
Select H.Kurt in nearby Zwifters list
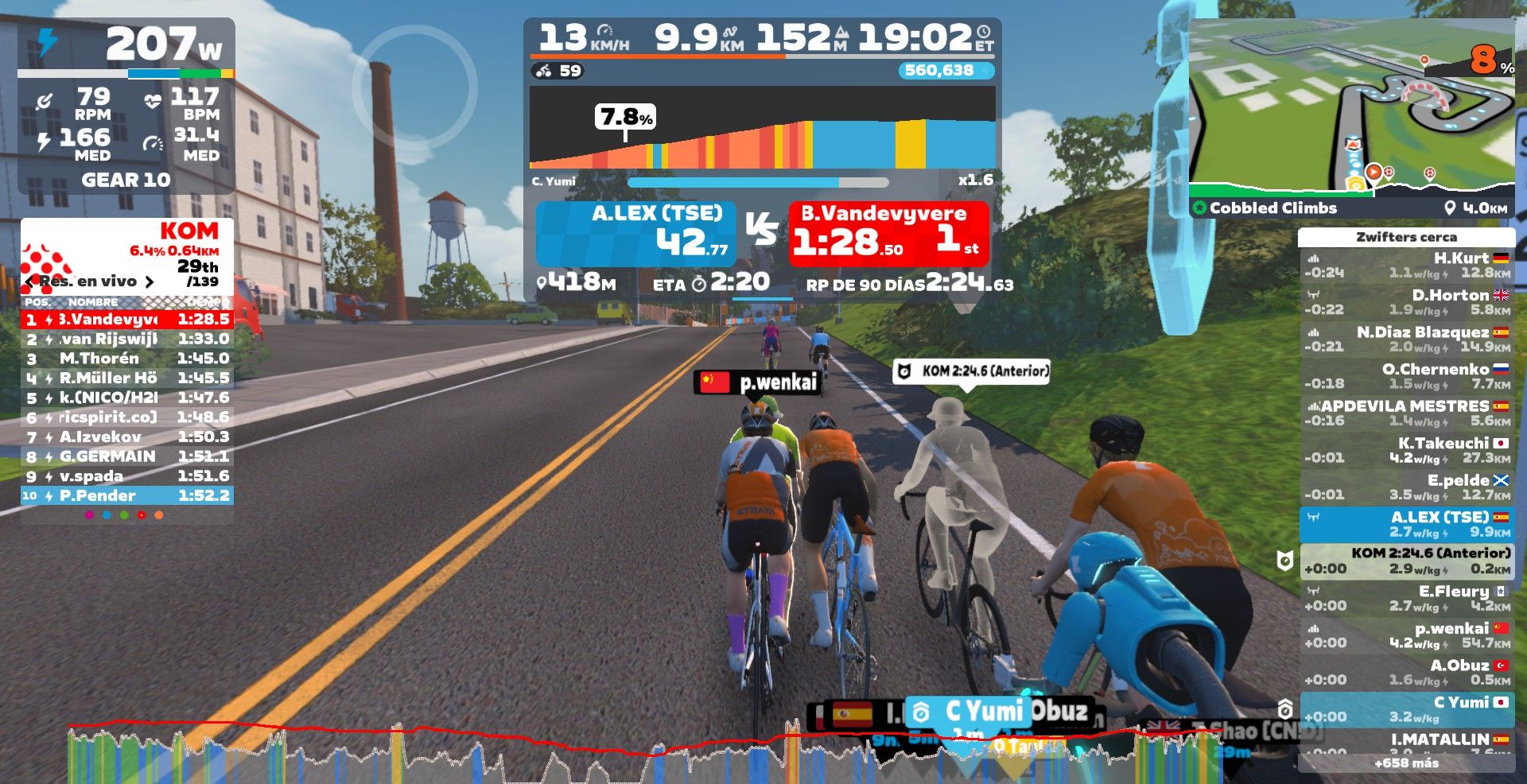tap(1406, 266)
